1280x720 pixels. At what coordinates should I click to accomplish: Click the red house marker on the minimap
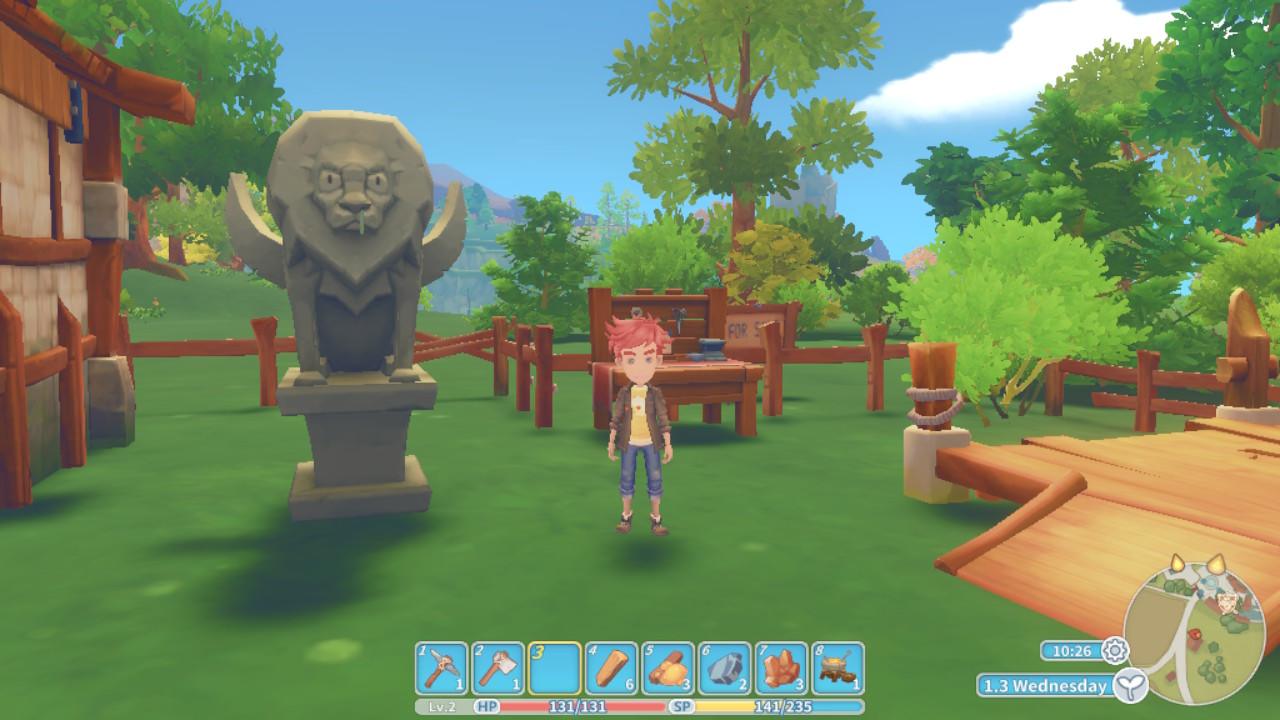[x=1195, y=634]
